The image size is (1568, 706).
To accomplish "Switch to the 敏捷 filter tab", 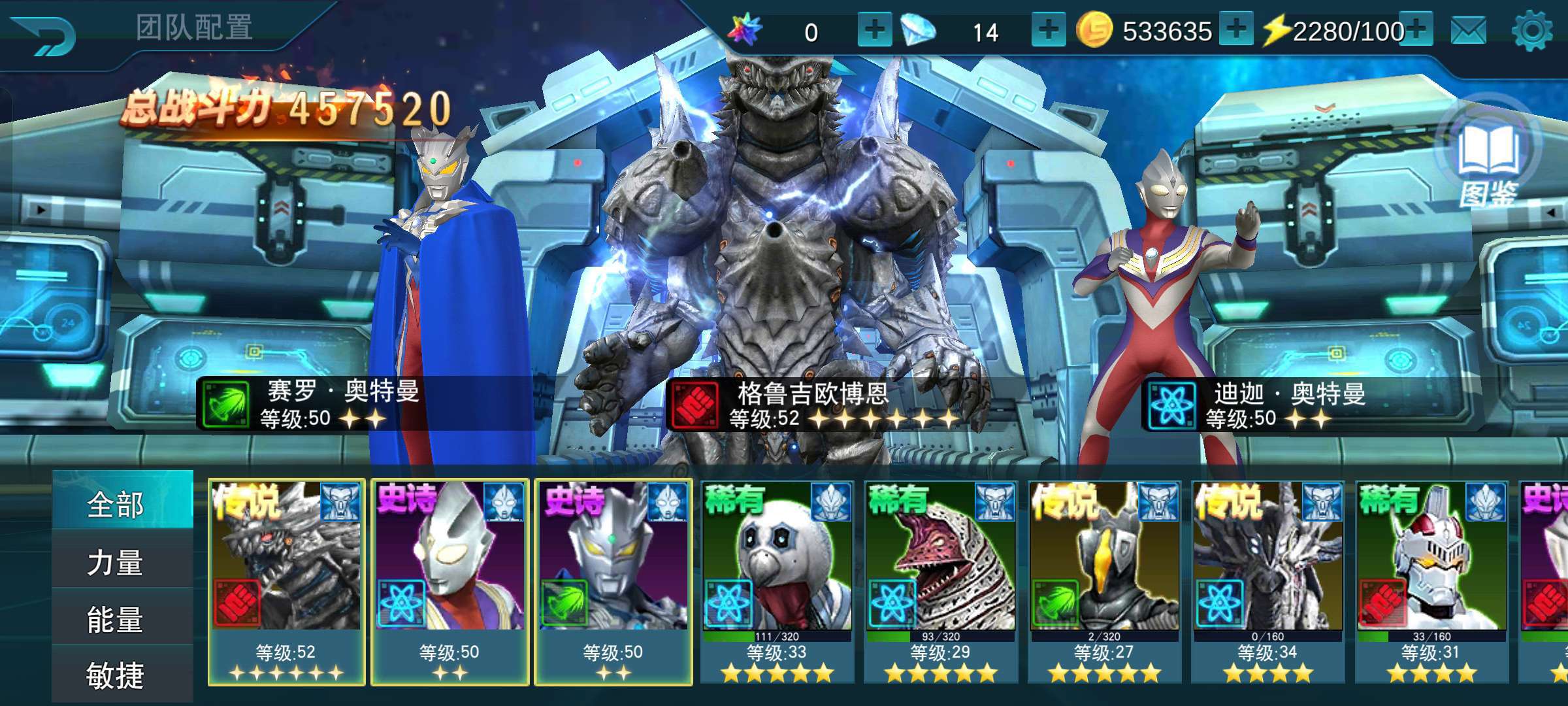I will (116, 675).
